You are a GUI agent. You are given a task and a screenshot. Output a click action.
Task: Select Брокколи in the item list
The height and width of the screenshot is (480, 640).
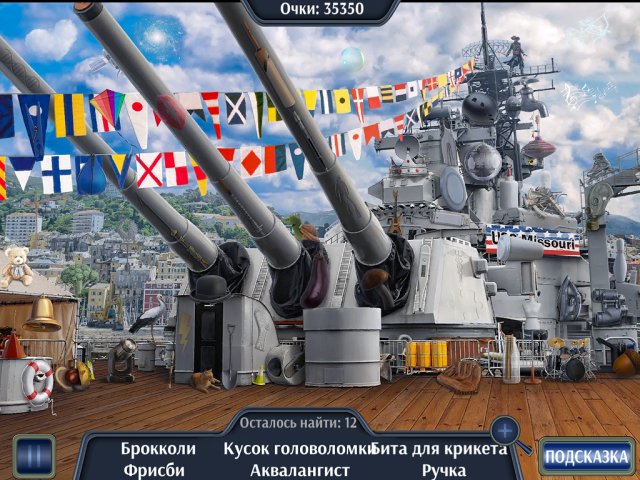pos(158,449)
